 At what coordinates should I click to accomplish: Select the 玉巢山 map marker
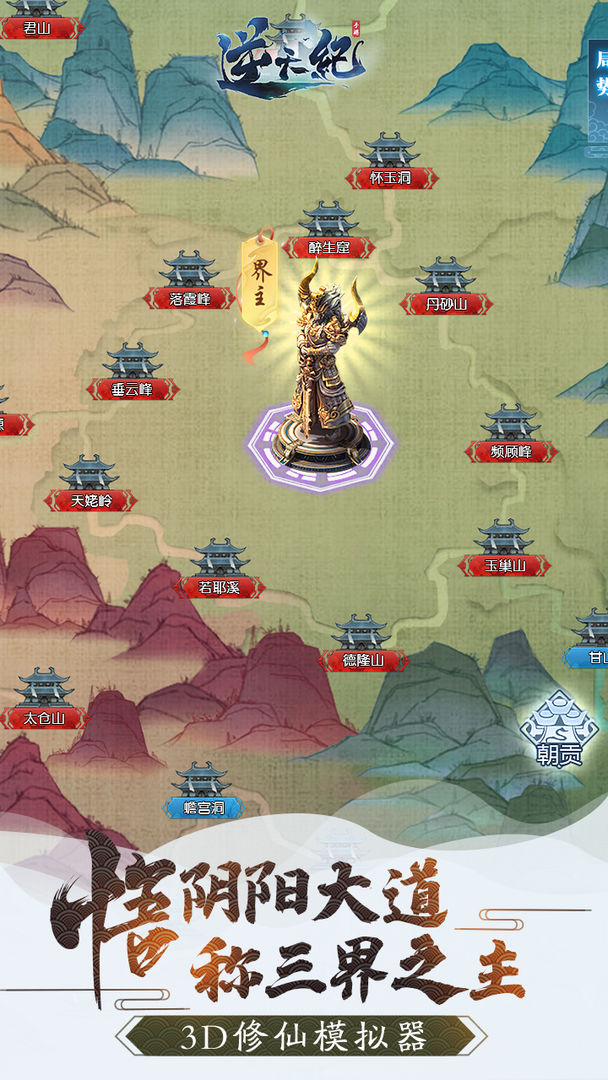coord(504,552)
